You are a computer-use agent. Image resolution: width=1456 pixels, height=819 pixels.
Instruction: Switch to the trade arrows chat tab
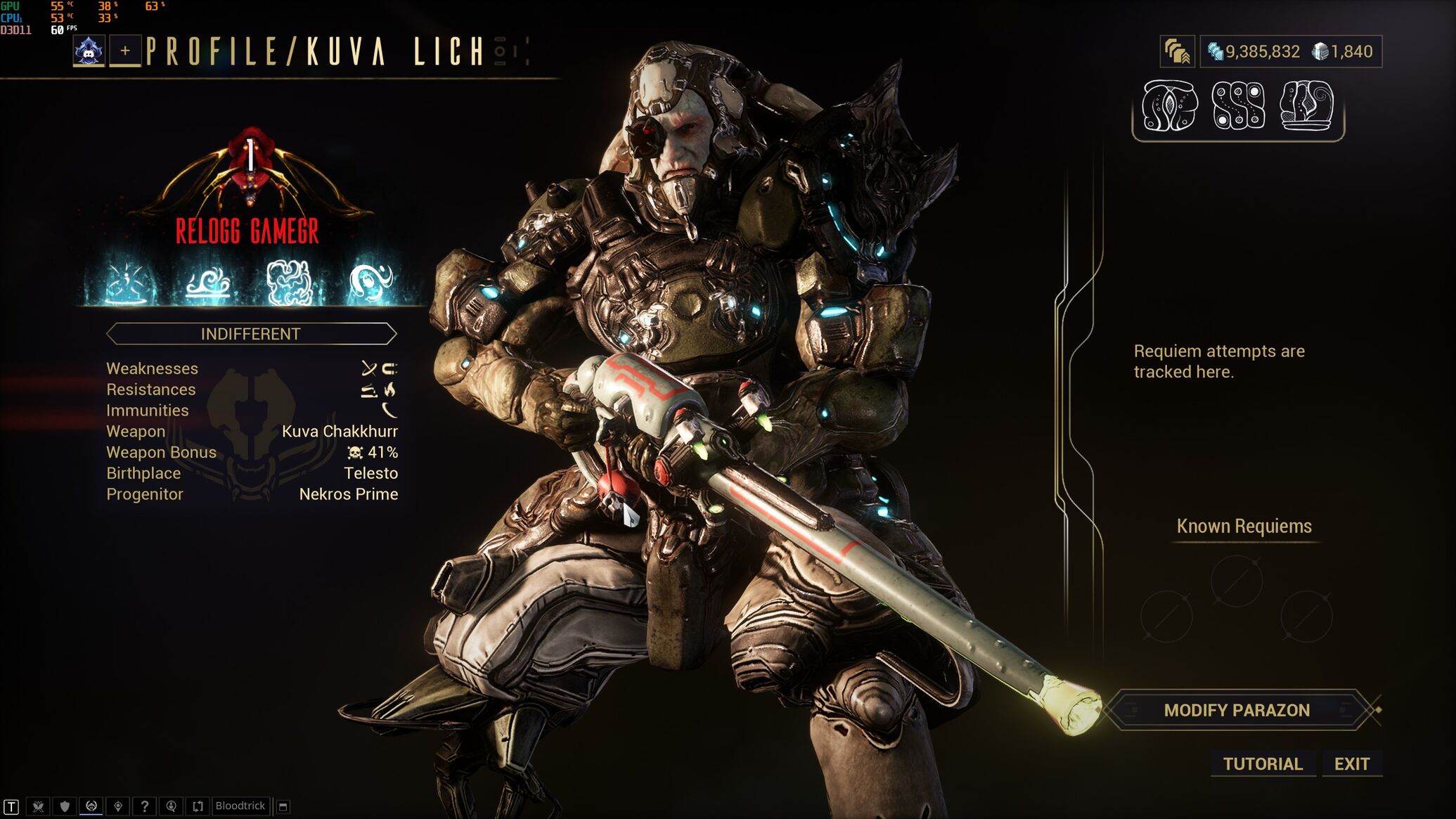tap(198, 806)
